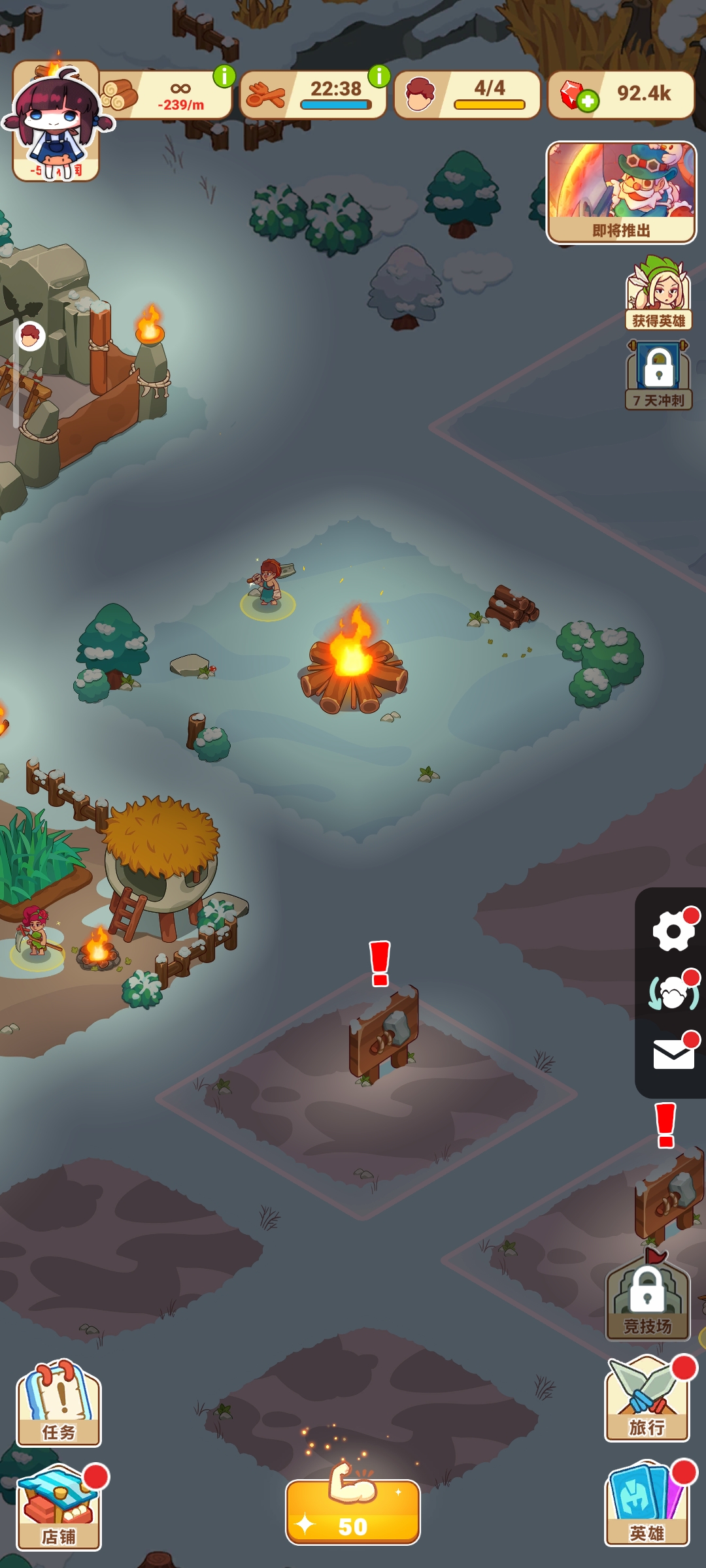
Task: Open the gear settings menu
Action: coord(673,930)
